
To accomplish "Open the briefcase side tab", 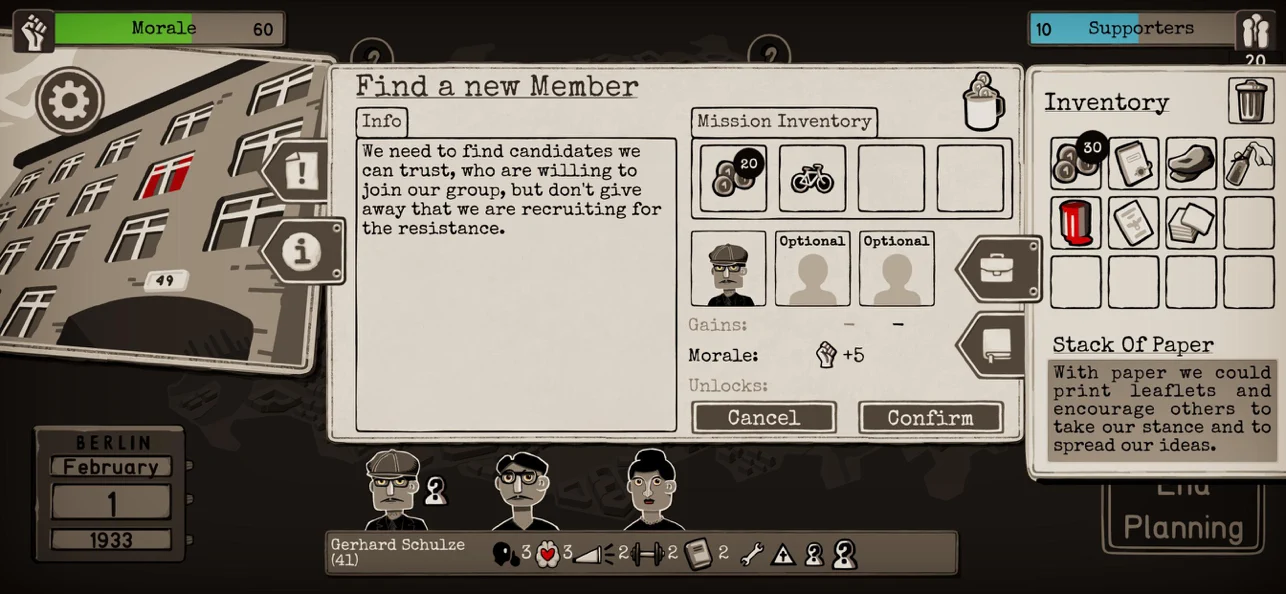I will 999,269.
